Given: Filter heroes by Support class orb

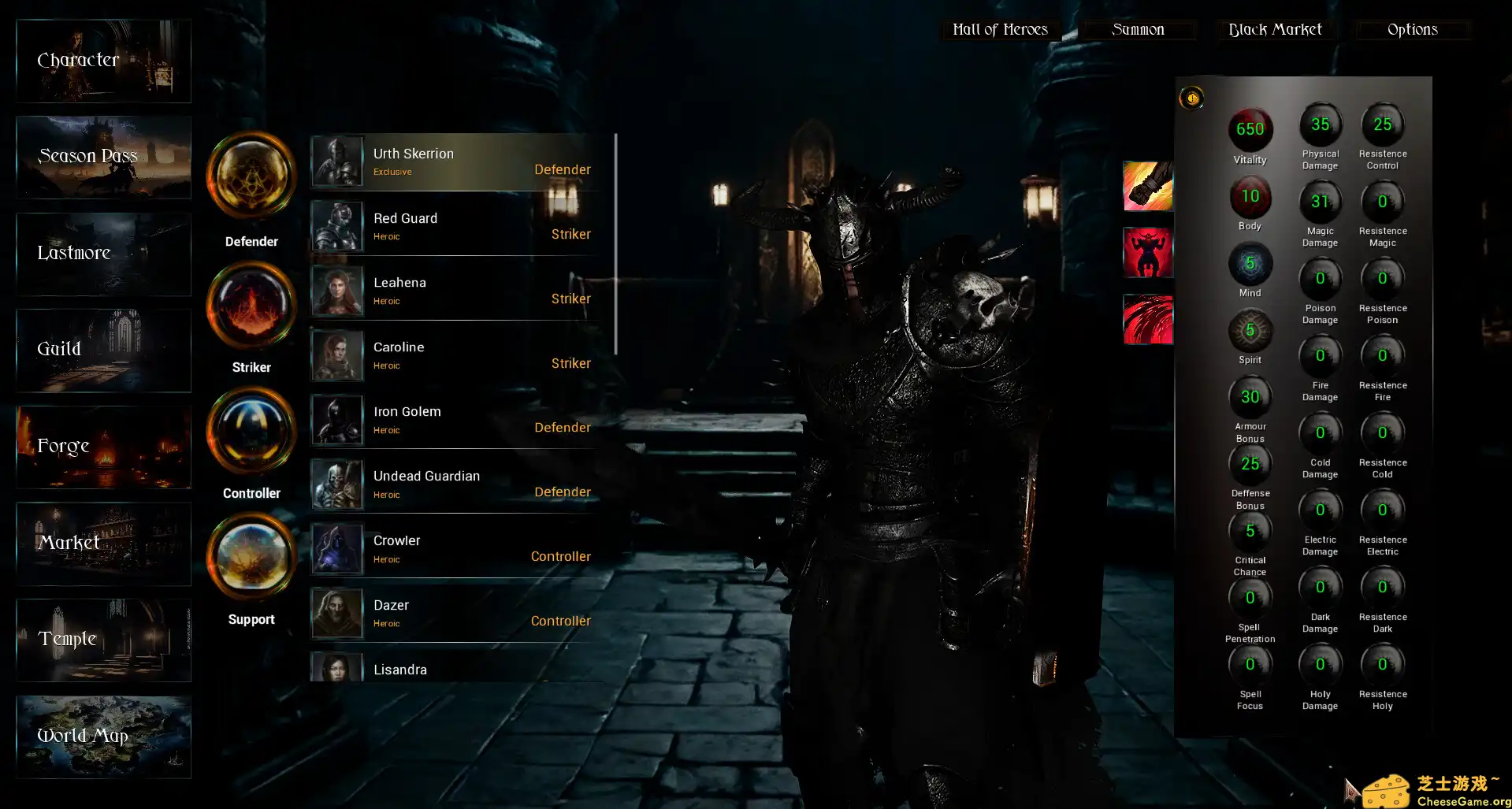Looking at the screenshot, I should tap(251, 558).
